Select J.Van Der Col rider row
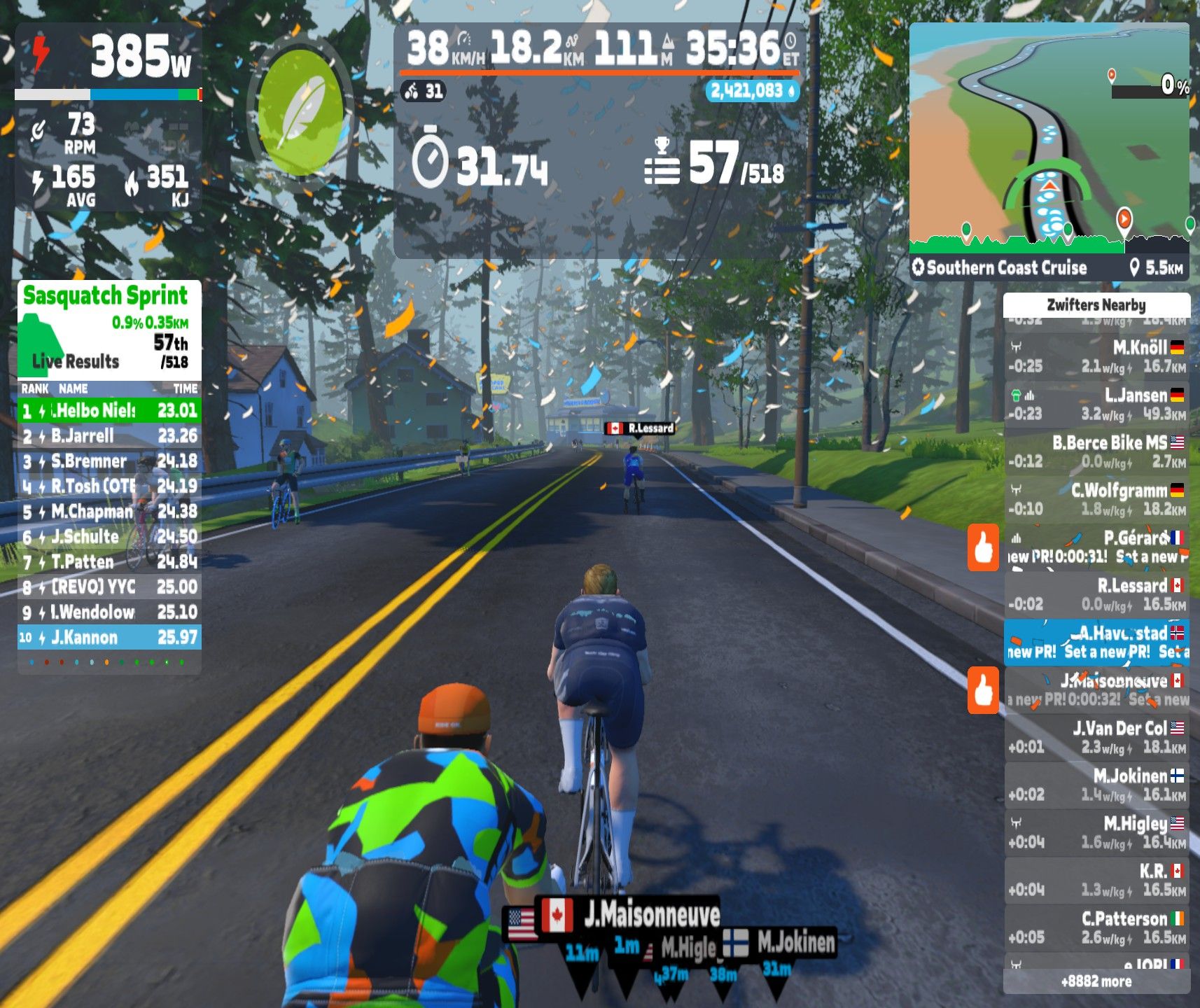1200x1008 pixels. [1096, 738]
